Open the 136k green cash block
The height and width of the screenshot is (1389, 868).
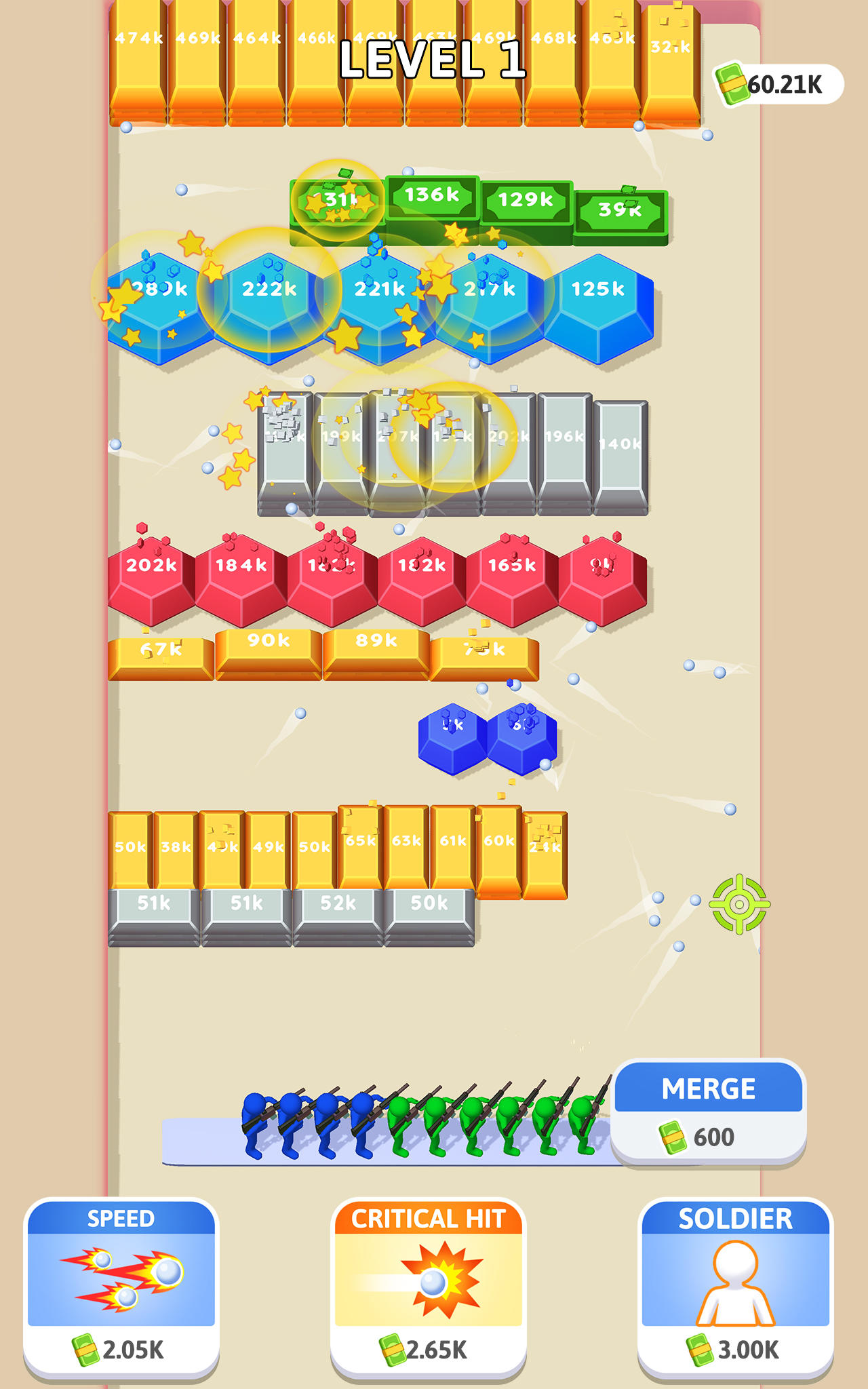click(431, 196)
